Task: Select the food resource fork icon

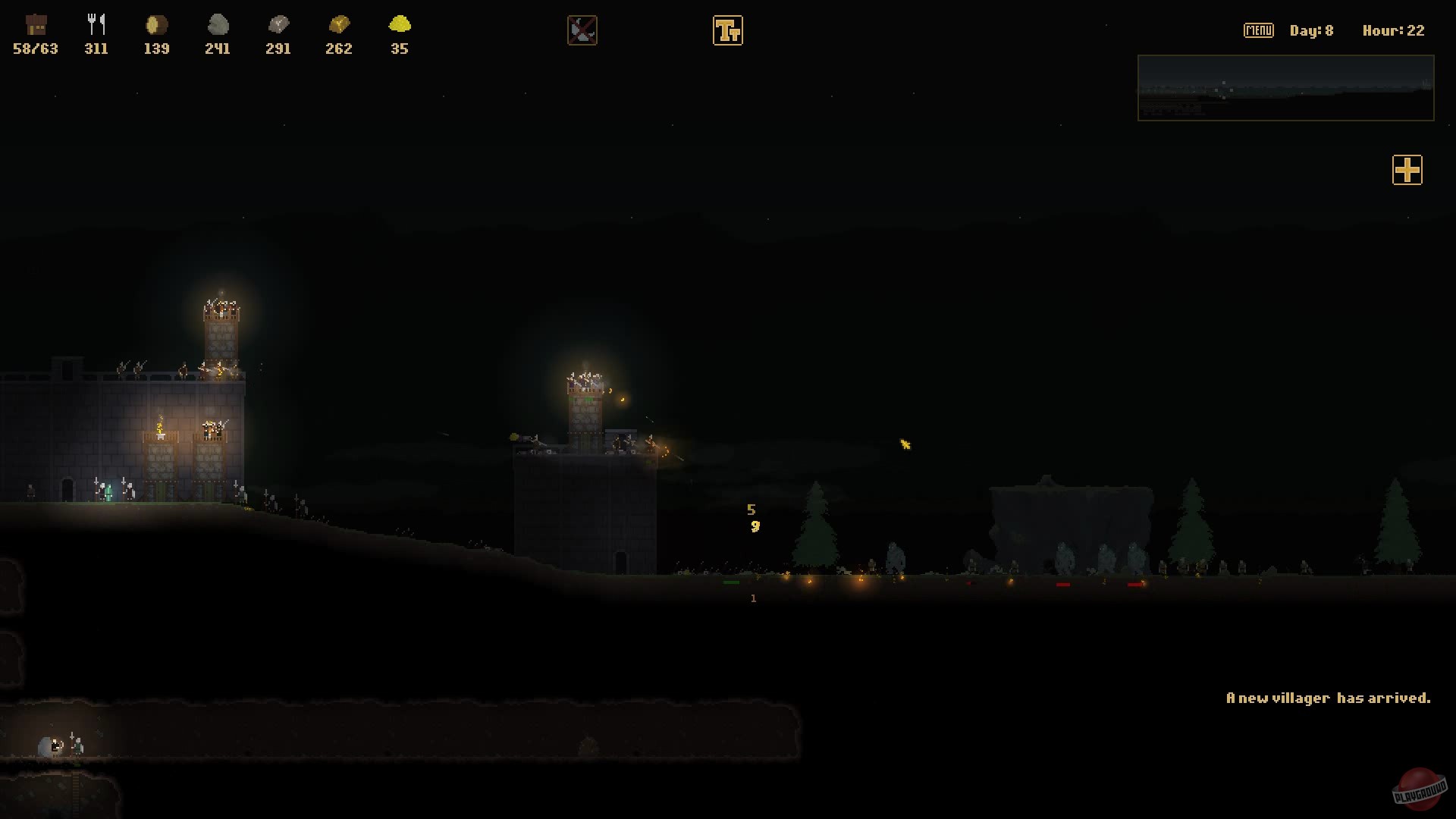Action: [96, 23]
